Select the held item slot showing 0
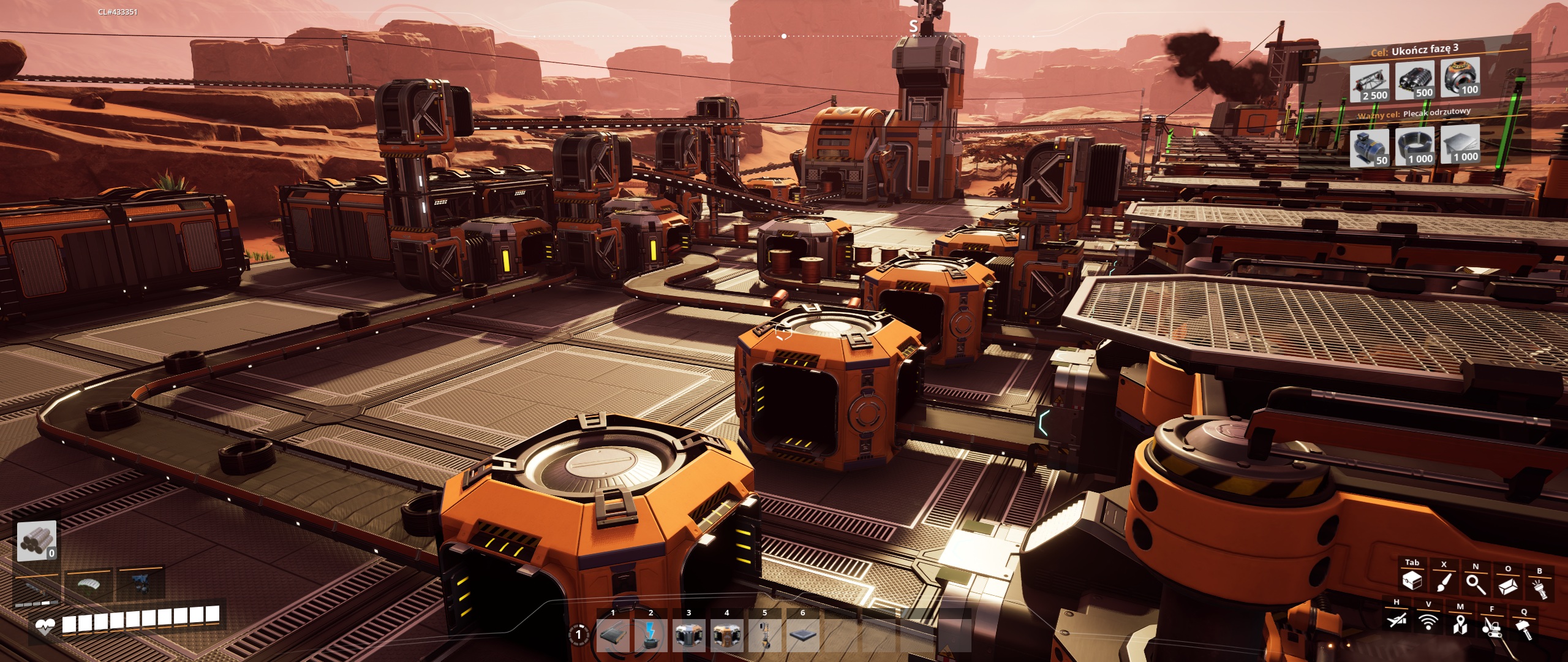 point(37,541)
